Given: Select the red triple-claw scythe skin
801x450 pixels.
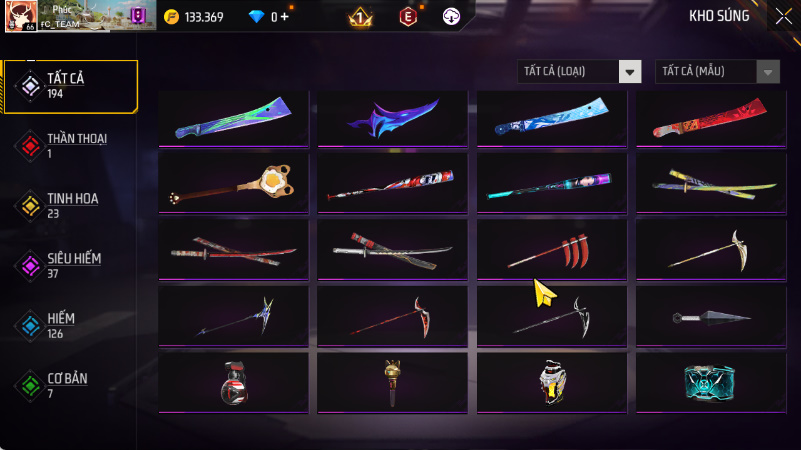Looking at the screenshot, I should click(552, 248).
